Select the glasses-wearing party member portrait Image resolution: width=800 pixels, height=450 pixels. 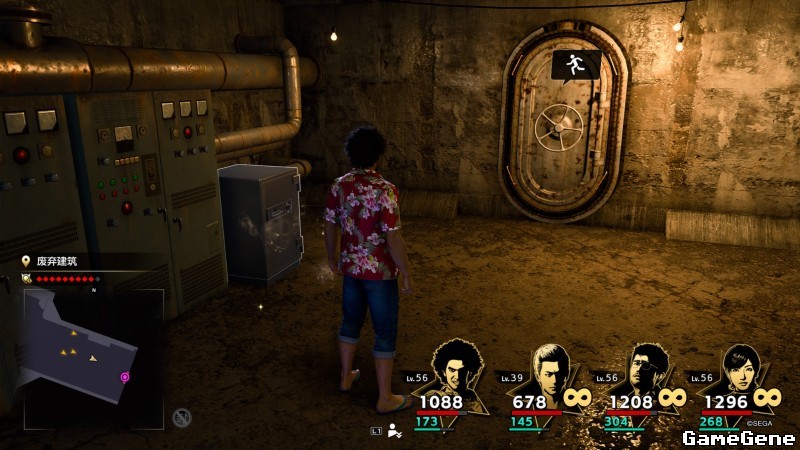point(645,368)
